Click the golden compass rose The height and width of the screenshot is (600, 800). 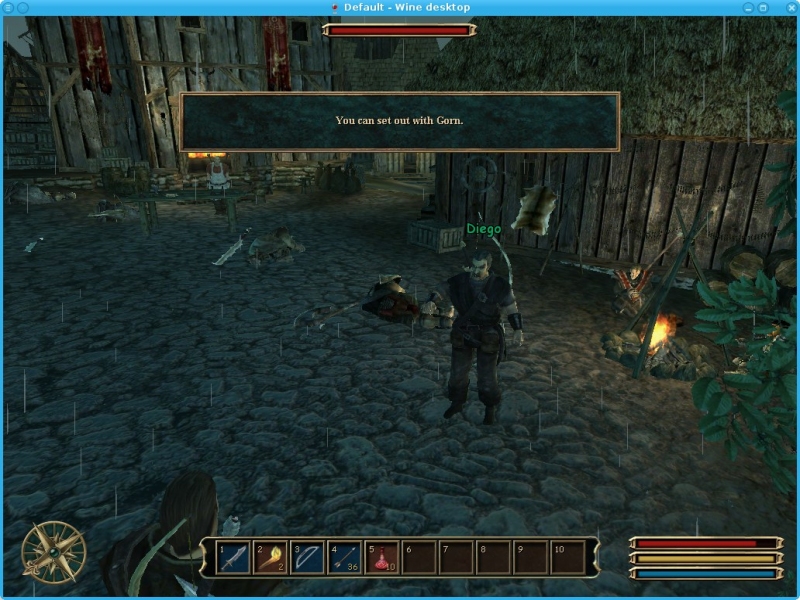click(53, 551)
